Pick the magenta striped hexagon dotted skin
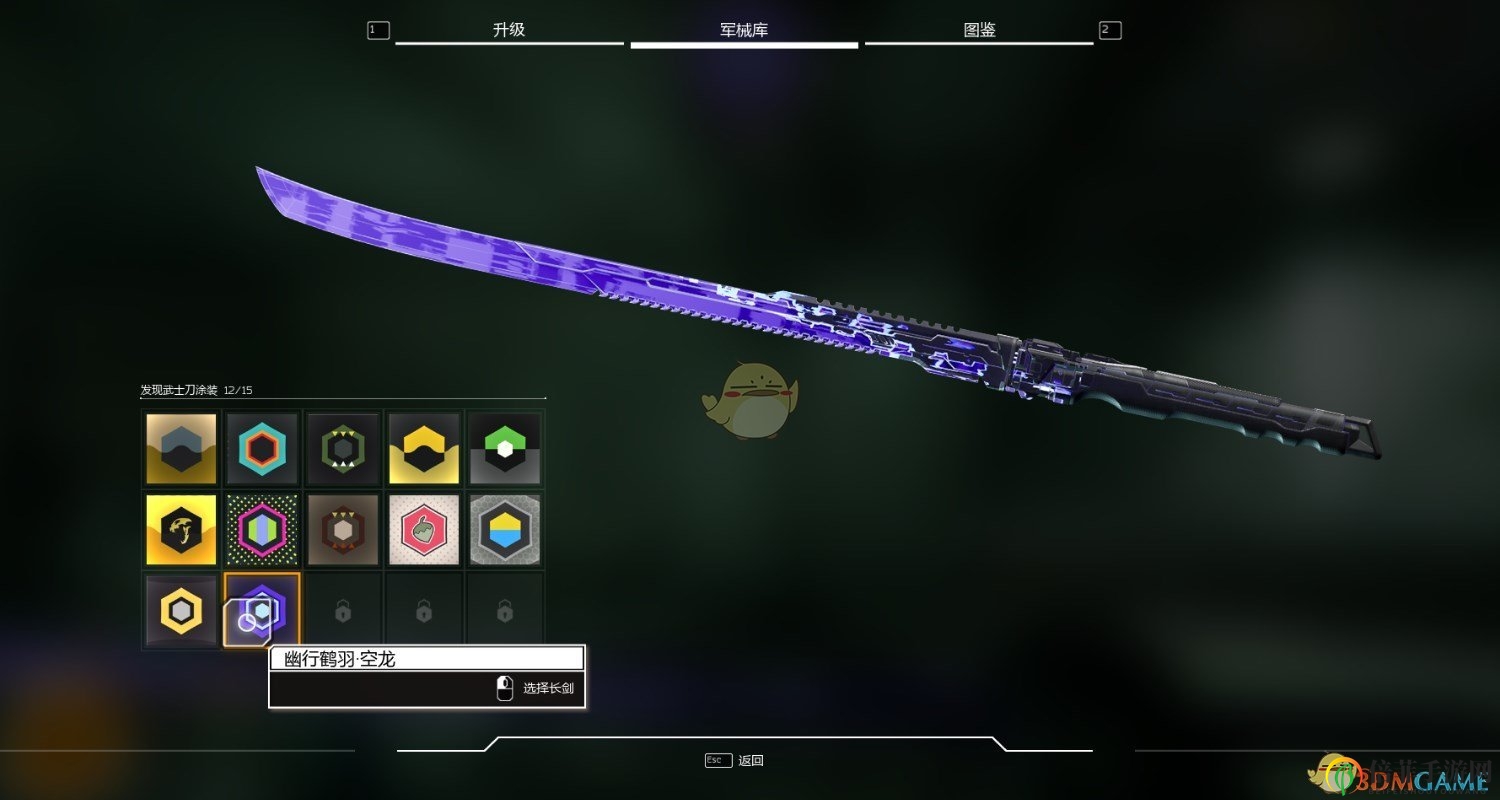 point(262,528)
